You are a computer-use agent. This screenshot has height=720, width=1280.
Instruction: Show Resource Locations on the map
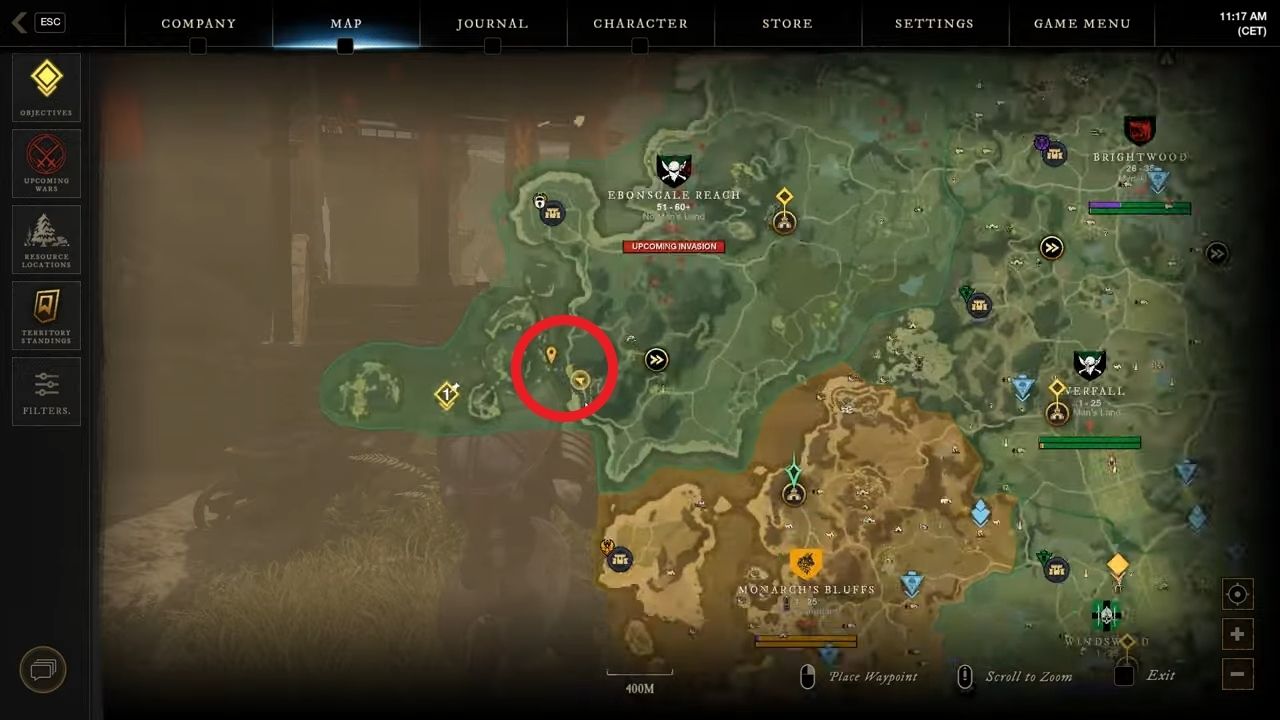46,239
